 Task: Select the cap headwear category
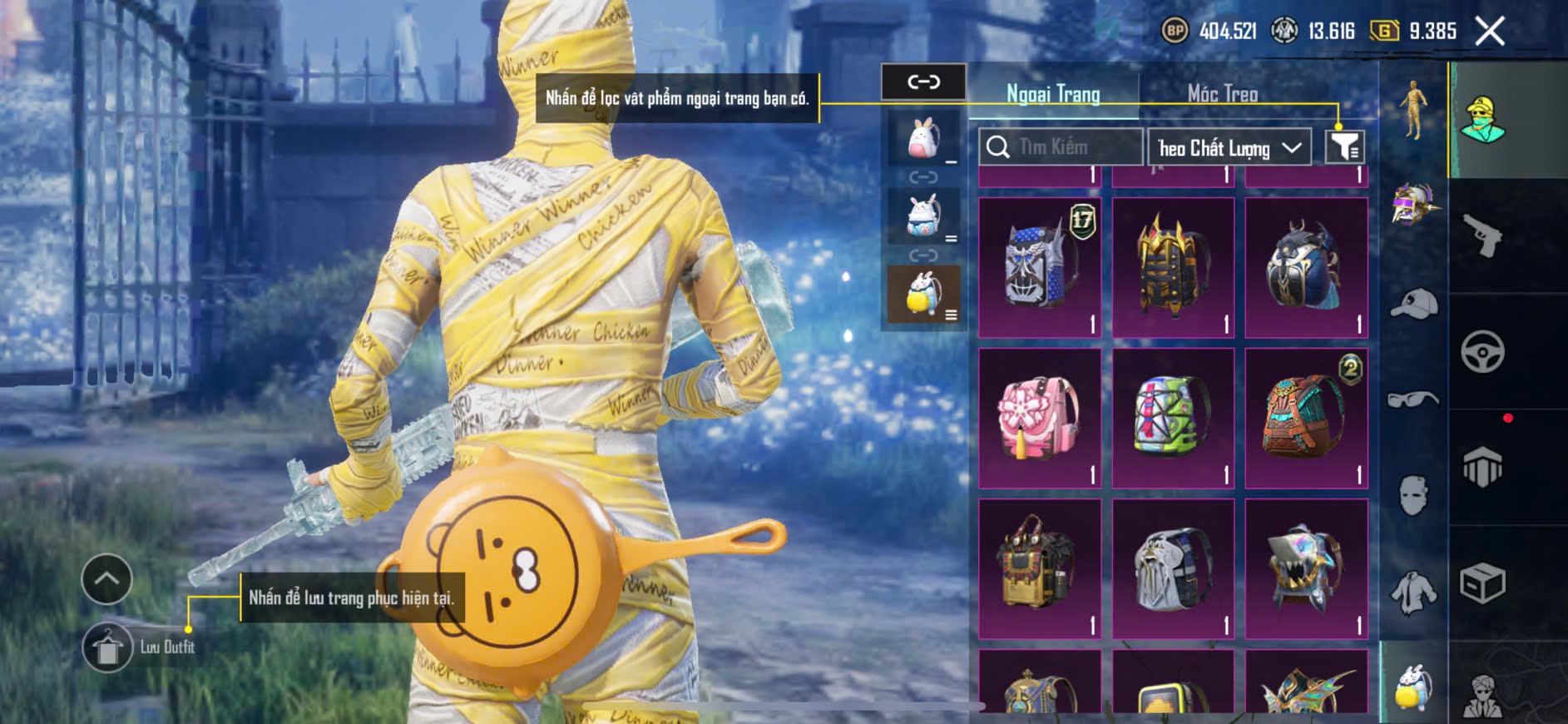click(1413, 304)
